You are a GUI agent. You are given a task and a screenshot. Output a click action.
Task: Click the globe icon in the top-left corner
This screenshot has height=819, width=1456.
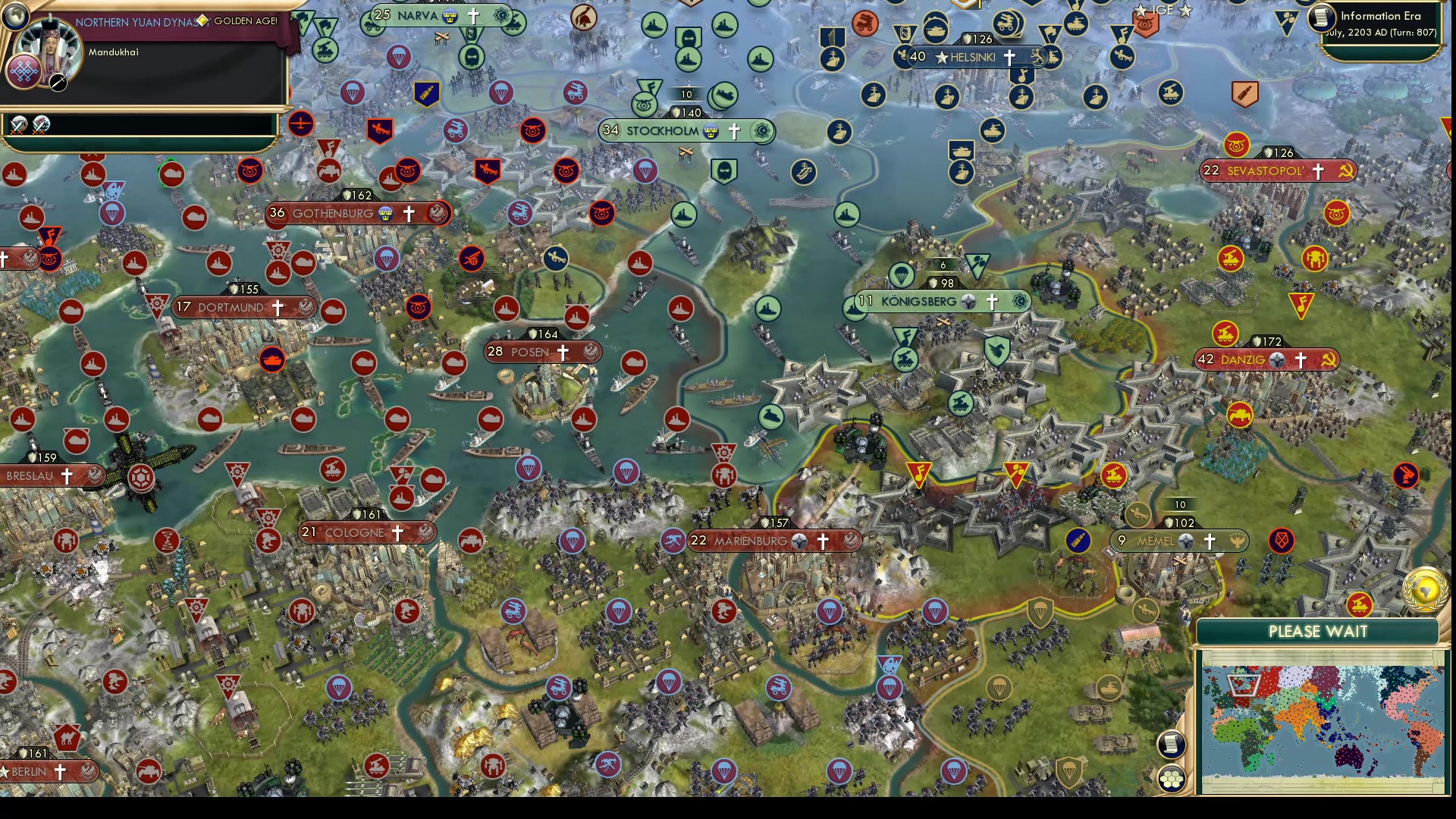(x=15, y=17)
